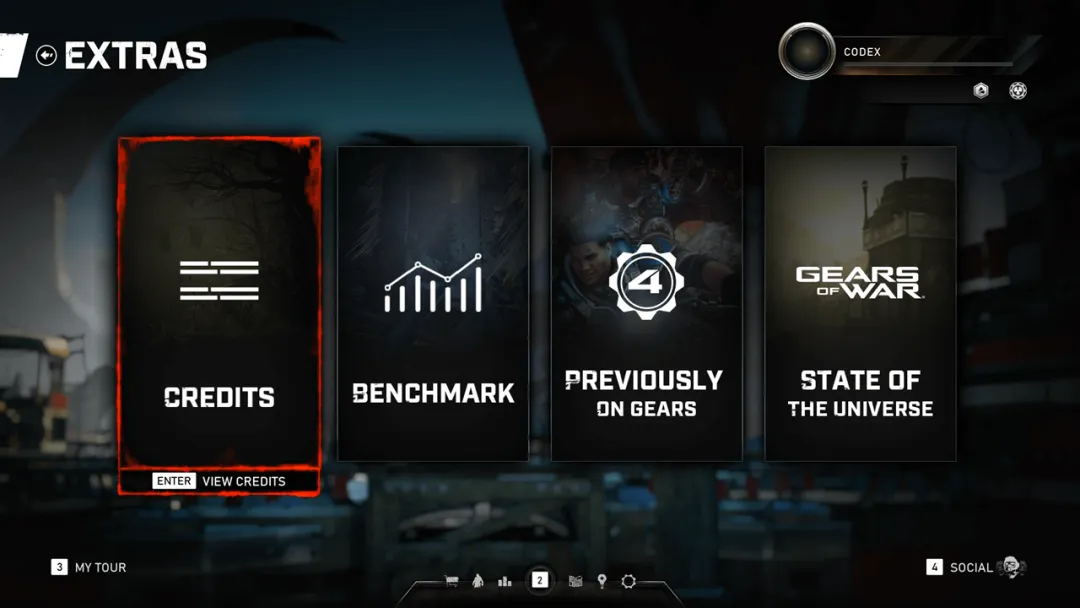Click the round player emblem avatar
The image size is (1080, 608).
[806, 51]
